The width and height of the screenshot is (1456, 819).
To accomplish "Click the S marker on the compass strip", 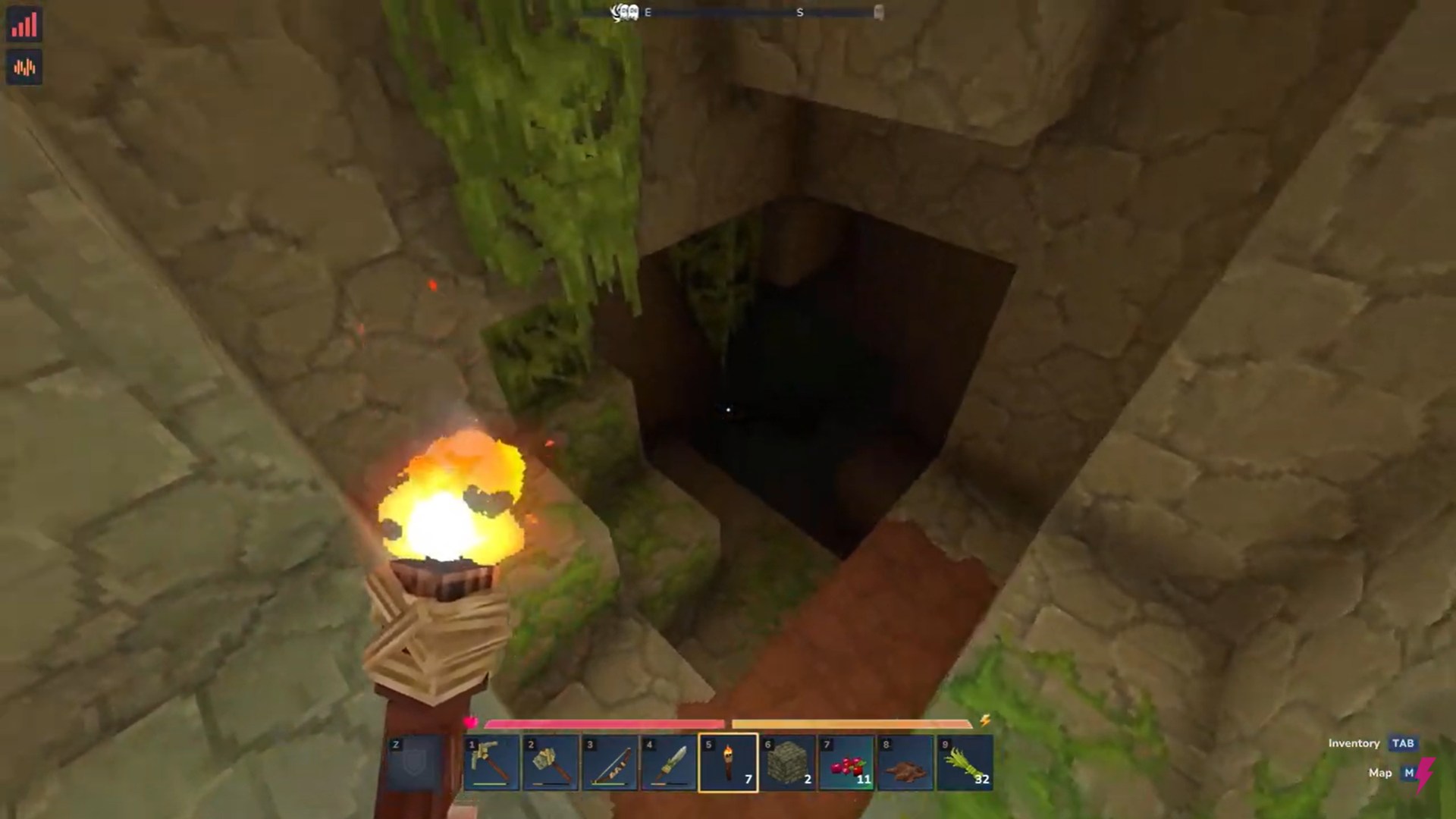I will pos(799,12).
